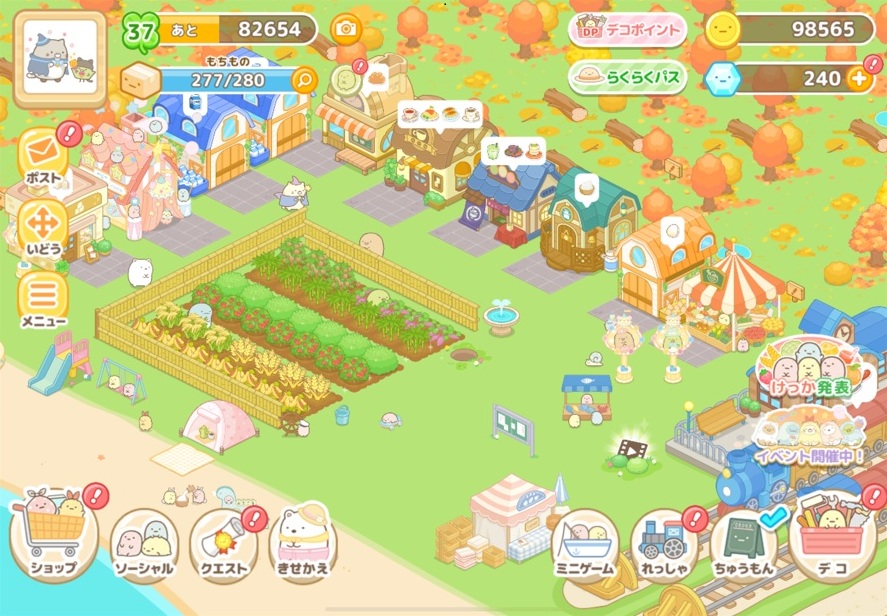The image size is (887, 616).
Task: Open the もちもの storage search magnifier
Action: coord(303,79)
